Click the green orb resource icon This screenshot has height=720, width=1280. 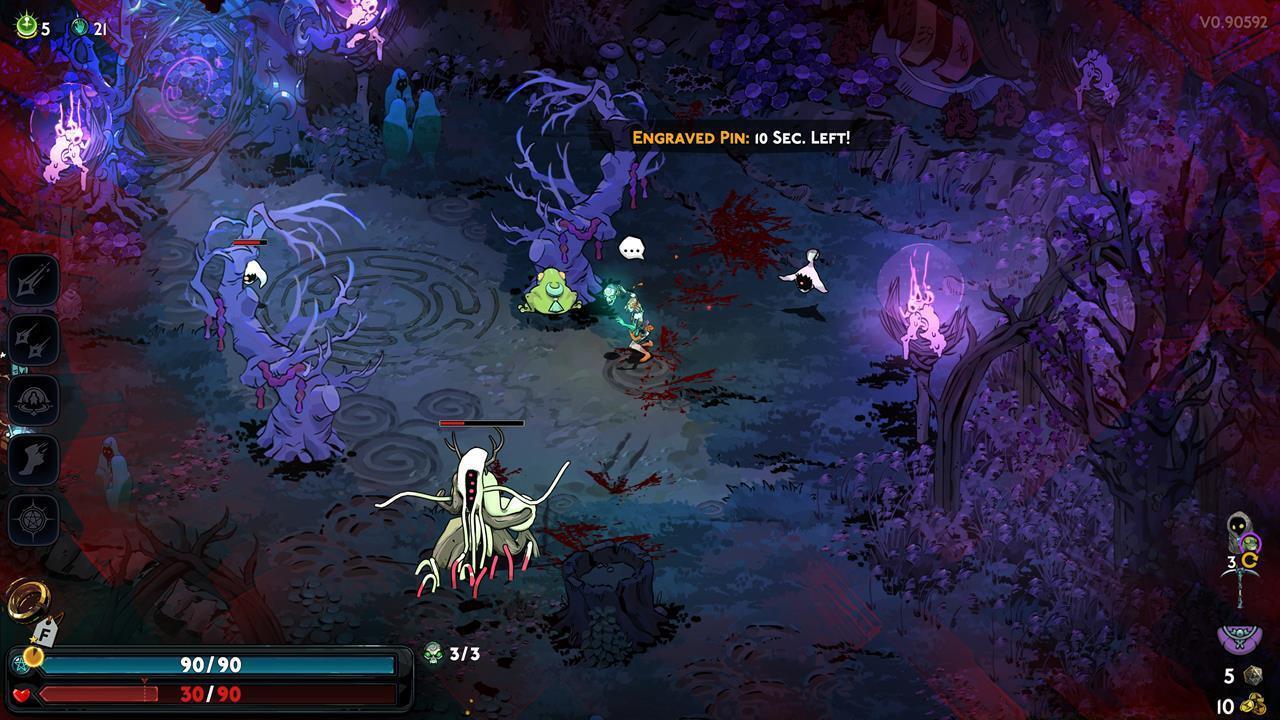coord(26,27)
